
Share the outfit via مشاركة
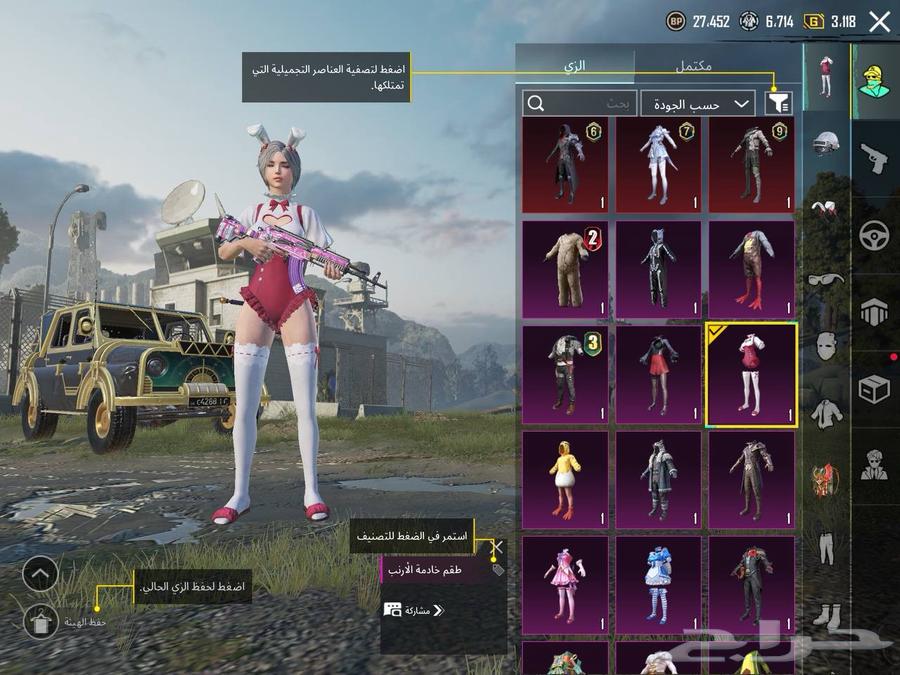[x=414, y=609]
